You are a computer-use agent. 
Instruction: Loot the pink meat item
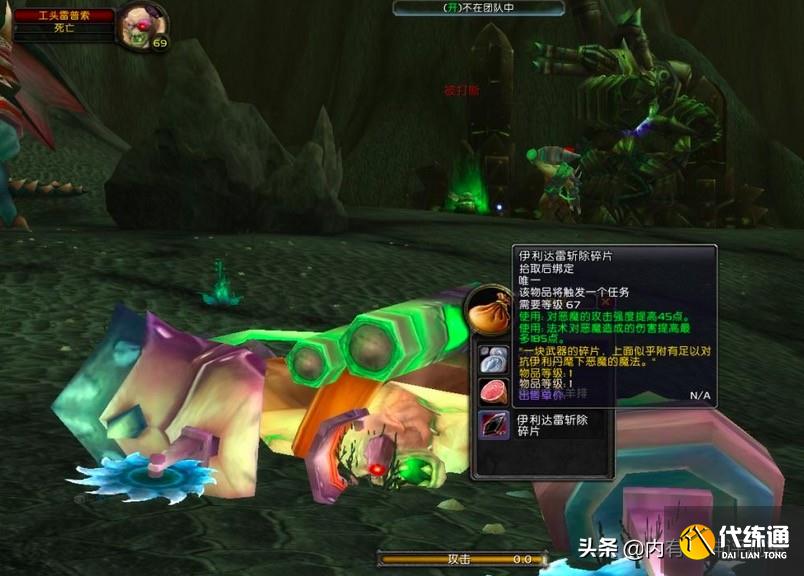[494, 390]
